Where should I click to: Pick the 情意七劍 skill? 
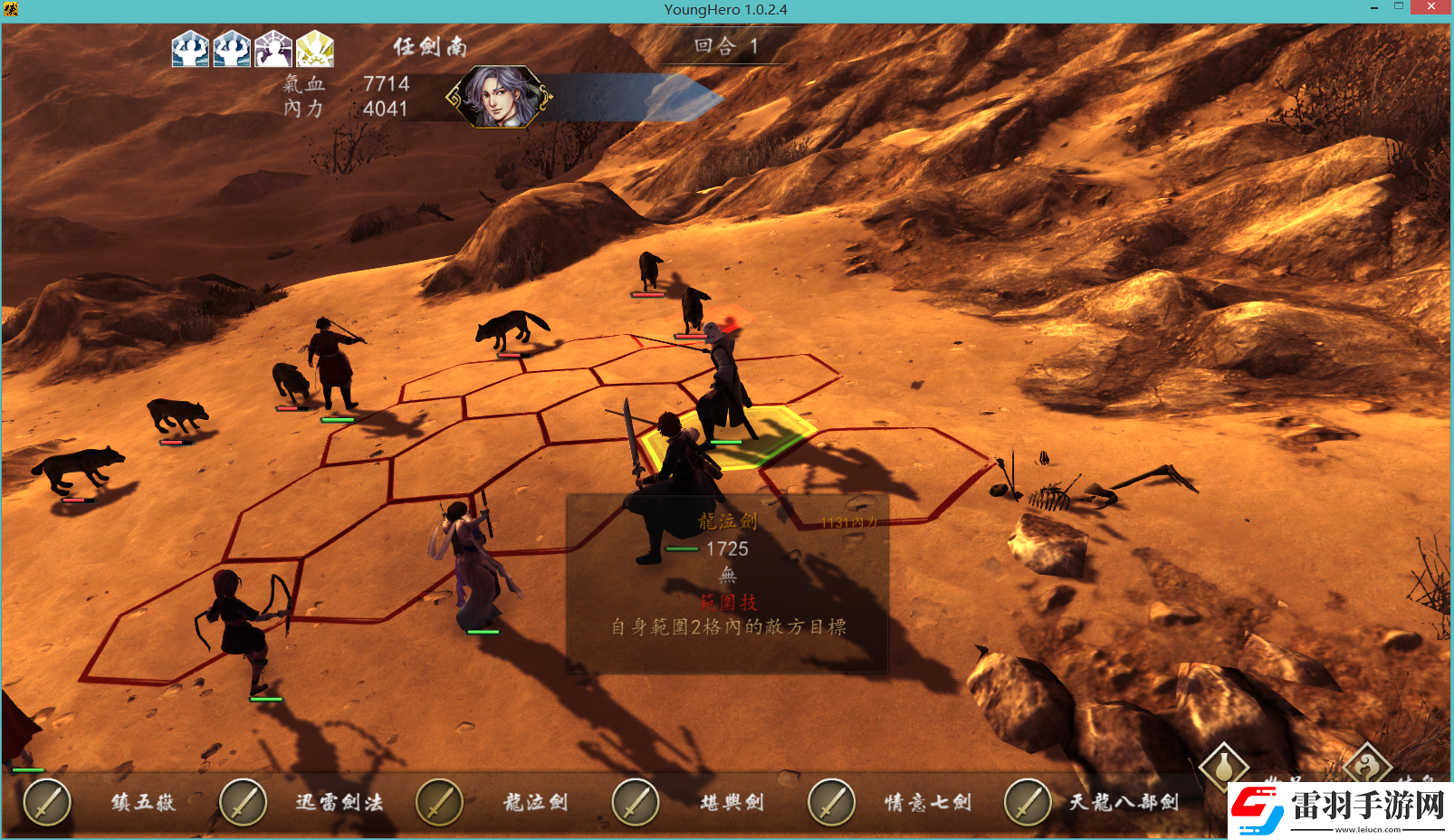tap(832, 802)
